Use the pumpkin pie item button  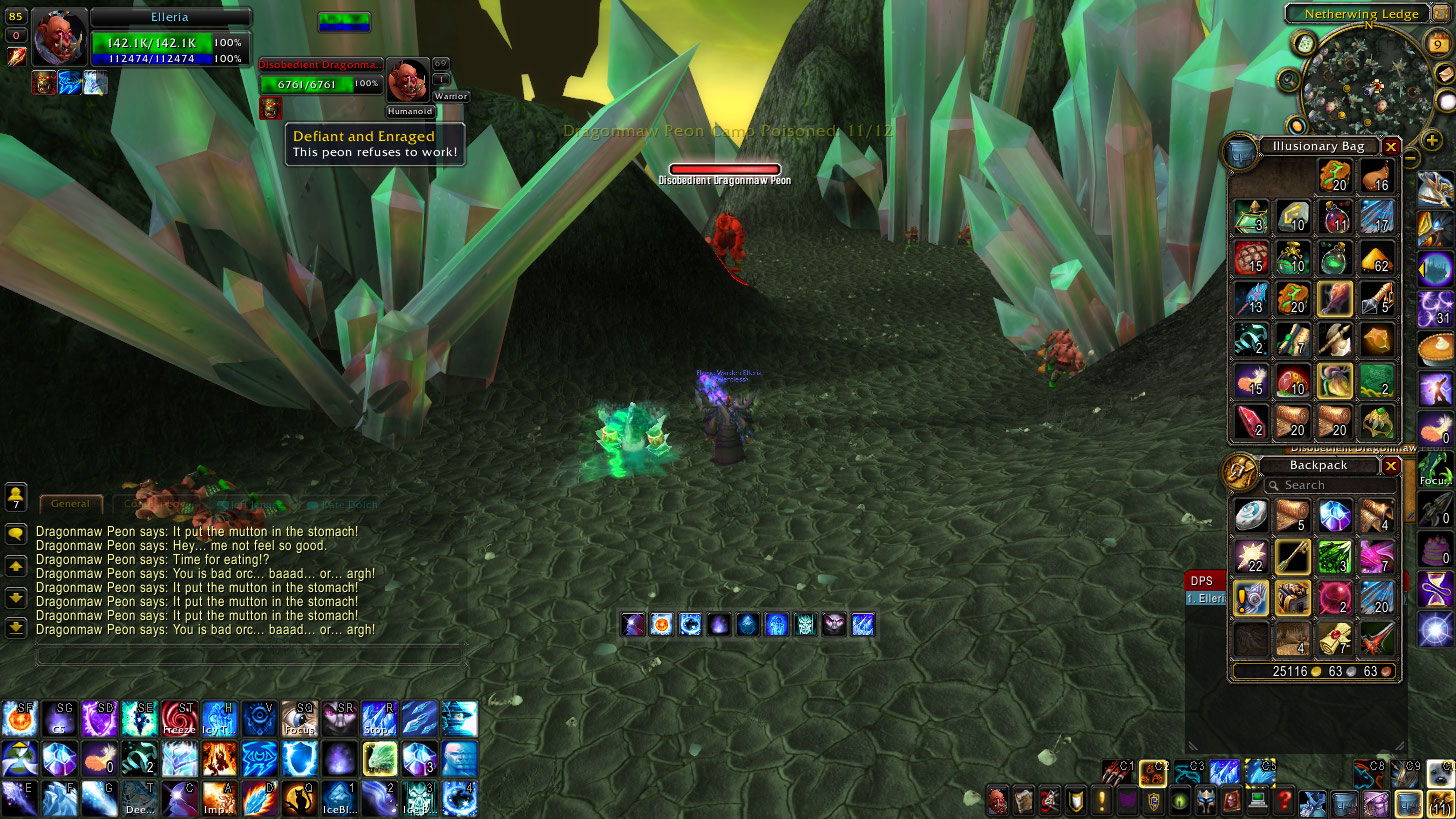tap(1435, 350)
